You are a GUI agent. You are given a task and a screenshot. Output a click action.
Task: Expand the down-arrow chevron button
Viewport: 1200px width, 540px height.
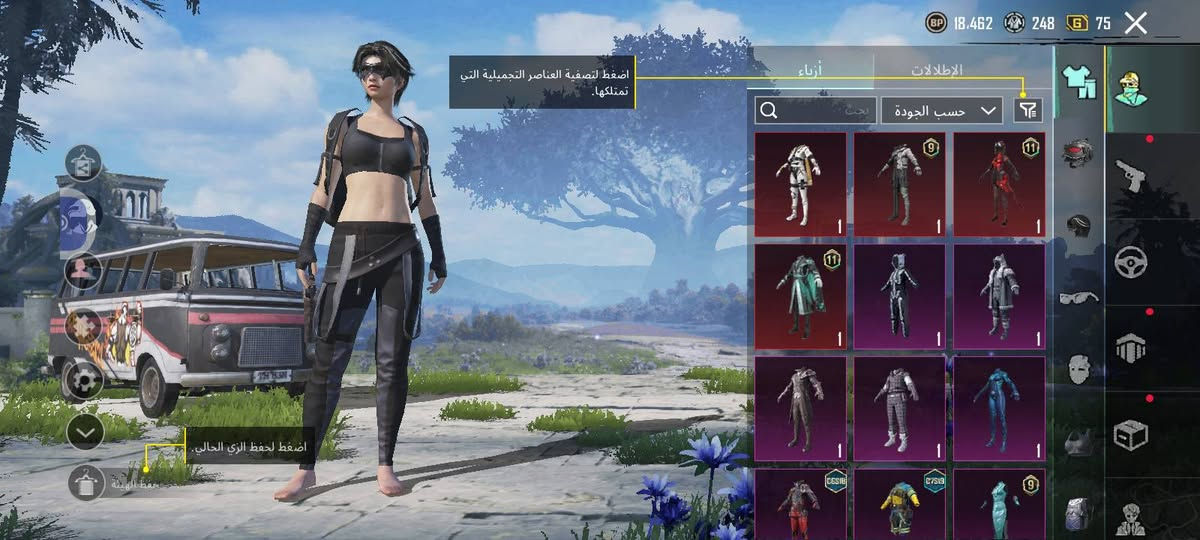click(x=85, y=432)
